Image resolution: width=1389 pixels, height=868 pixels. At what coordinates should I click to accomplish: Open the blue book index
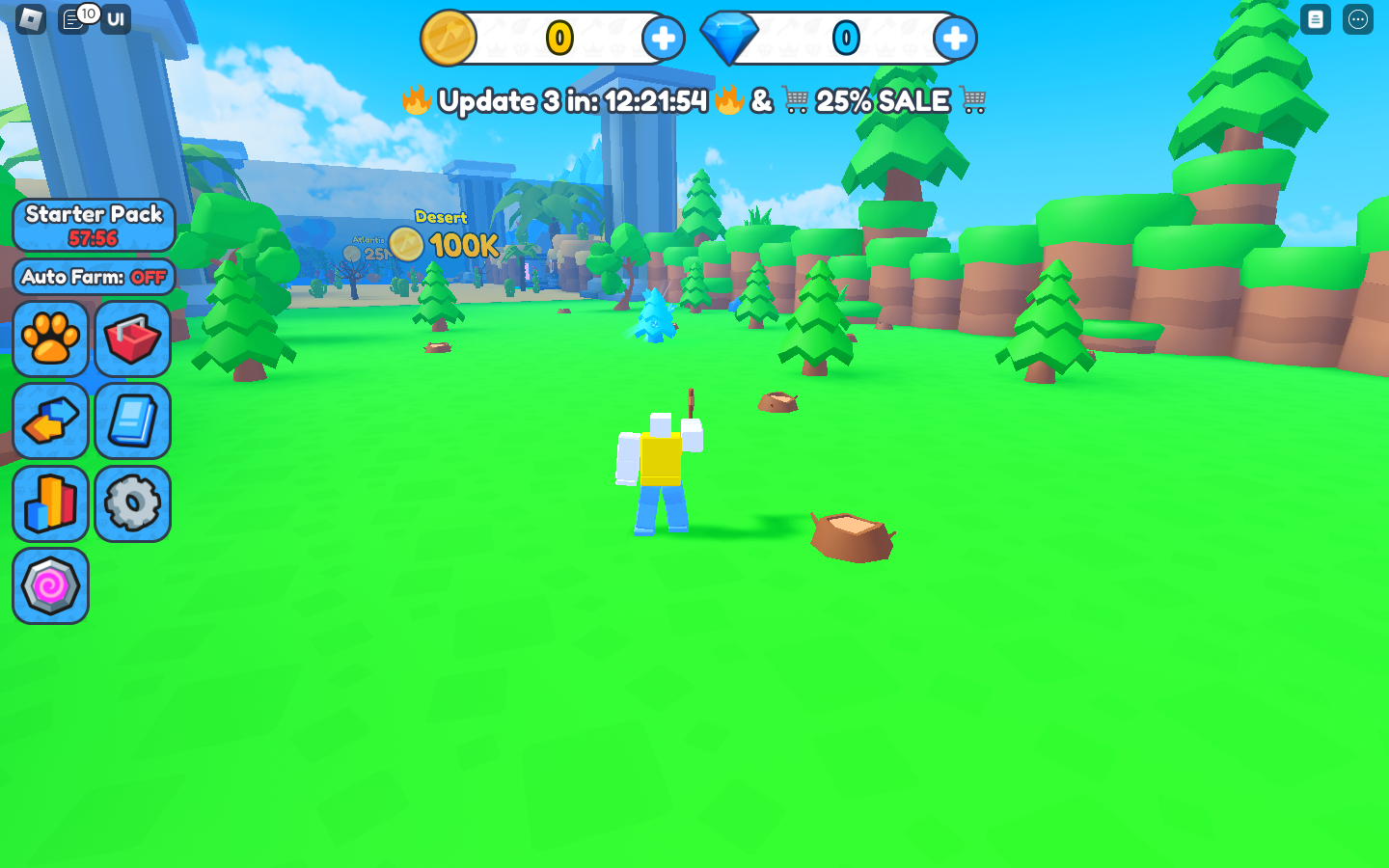click(133, 421)
